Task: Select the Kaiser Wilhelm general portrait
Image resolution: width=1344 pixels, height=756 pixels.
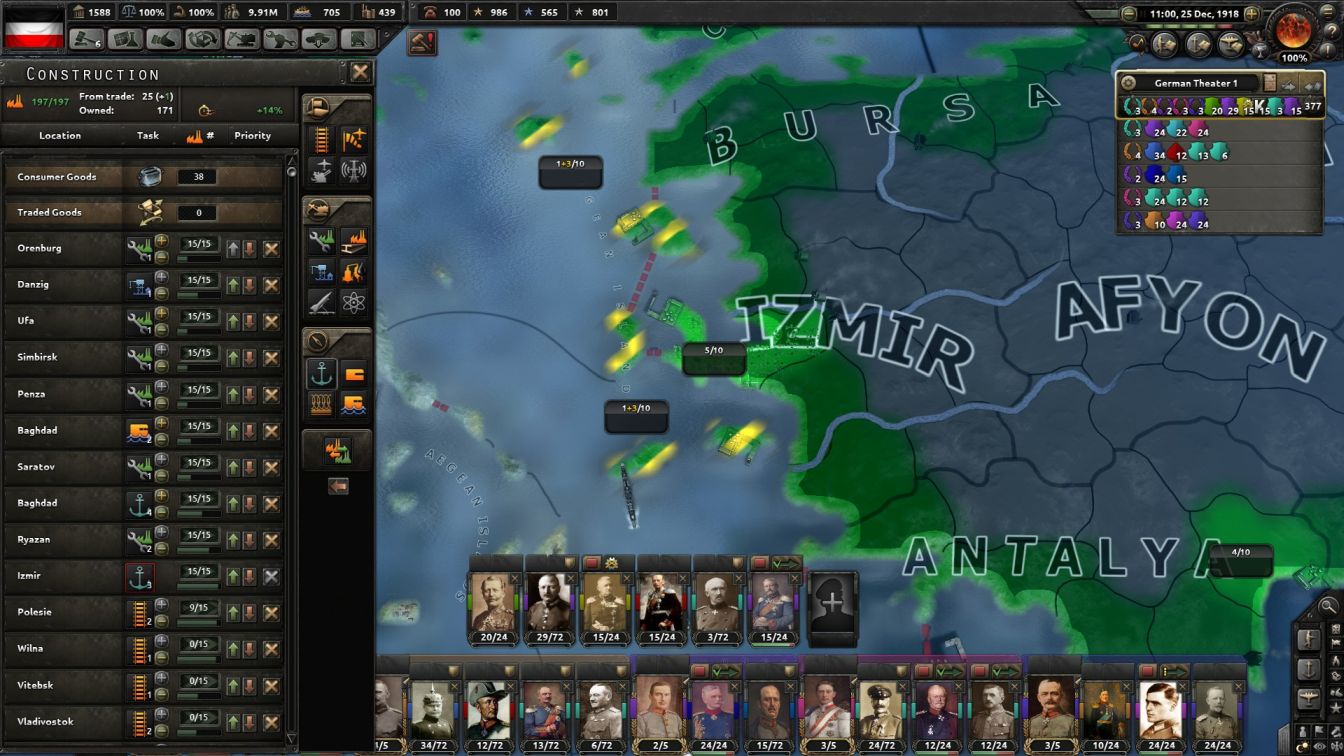Action: click(x=493, y=600)
